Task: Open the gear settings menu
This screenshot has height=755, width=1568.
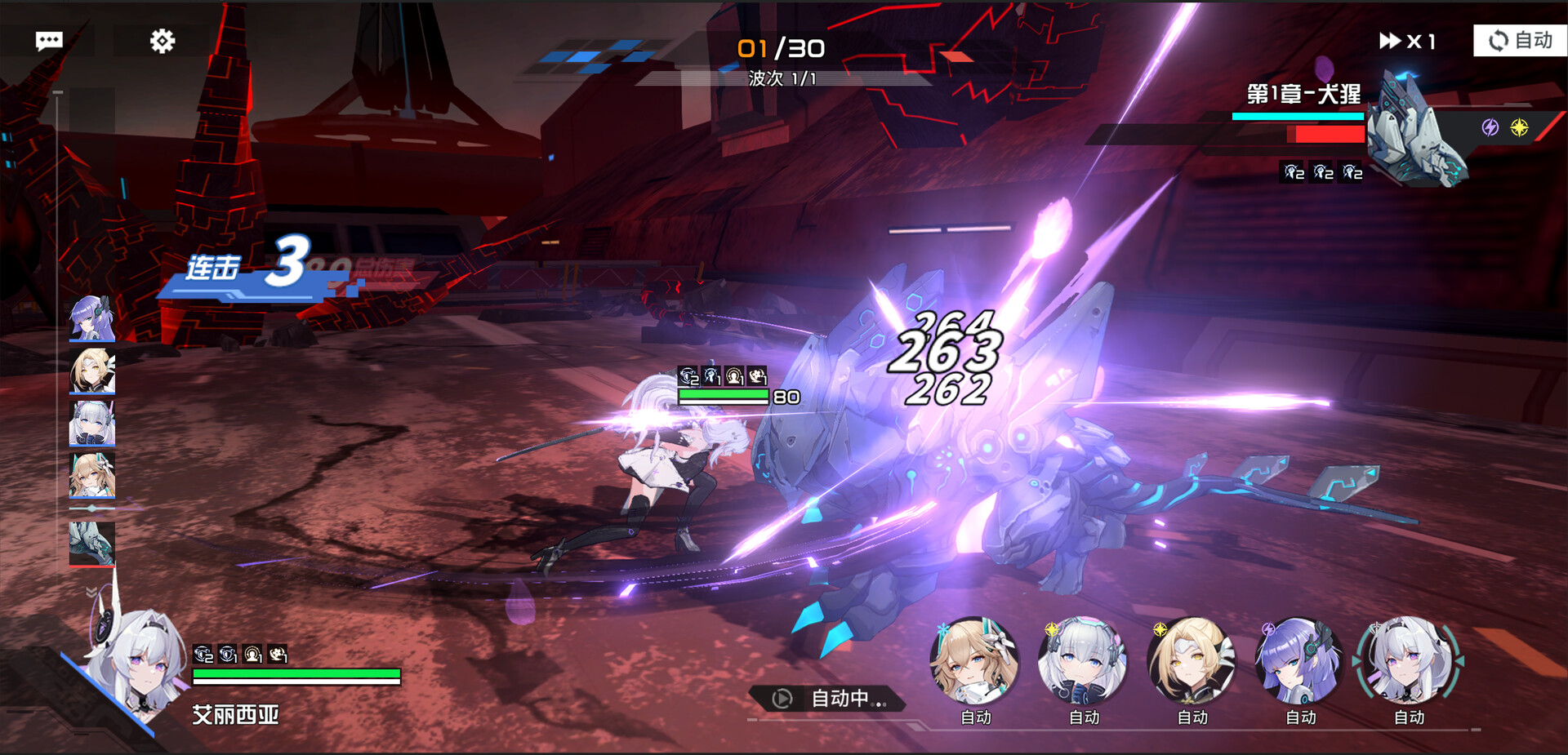Action: pyautogui.click(x=163, y=41)
